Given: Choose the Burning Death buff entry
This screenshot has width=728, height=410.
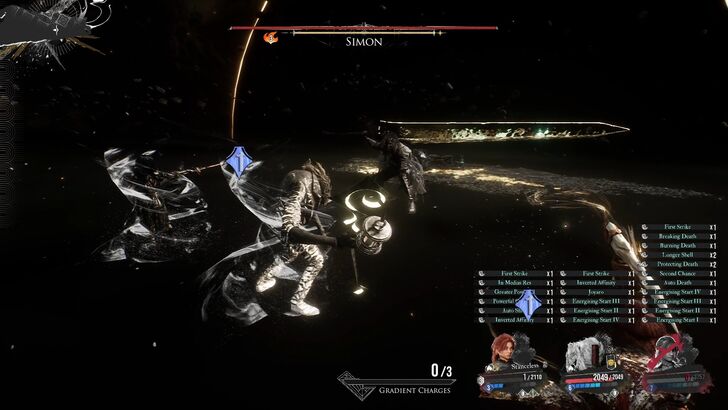Looking at the screenshot, I should [678, 245].
